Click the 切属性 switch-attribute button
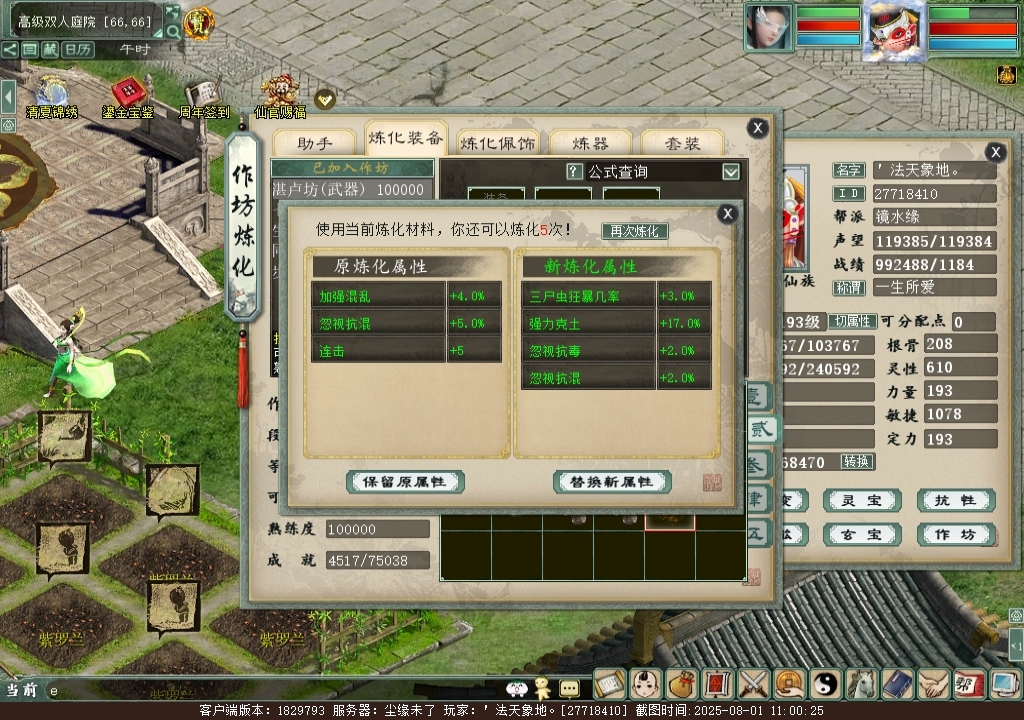Image resolution: width=1024 pixels, height=720 pixels. (854, 322)
